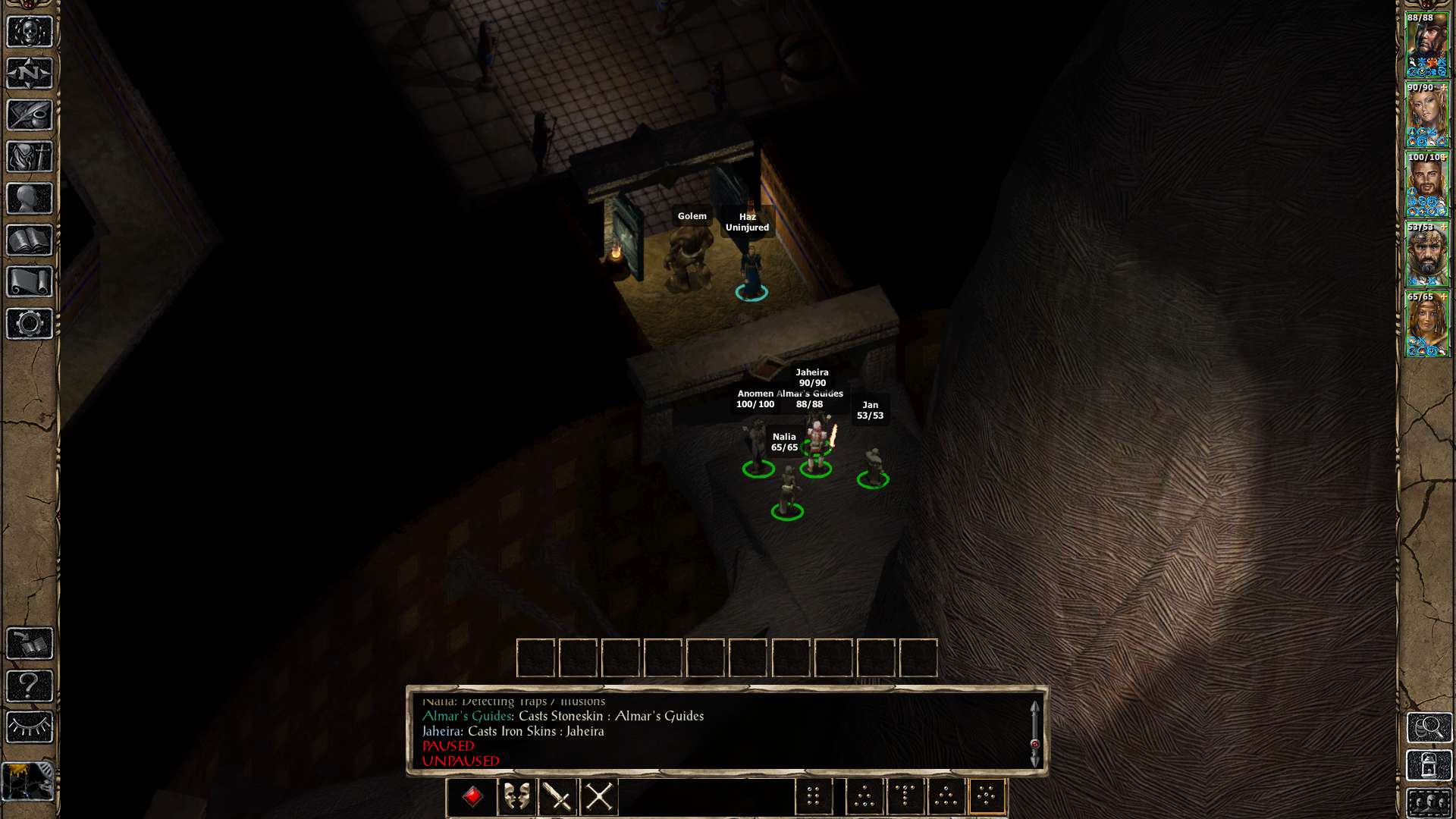Choose the T-shaped party formation

click(905, 796)
